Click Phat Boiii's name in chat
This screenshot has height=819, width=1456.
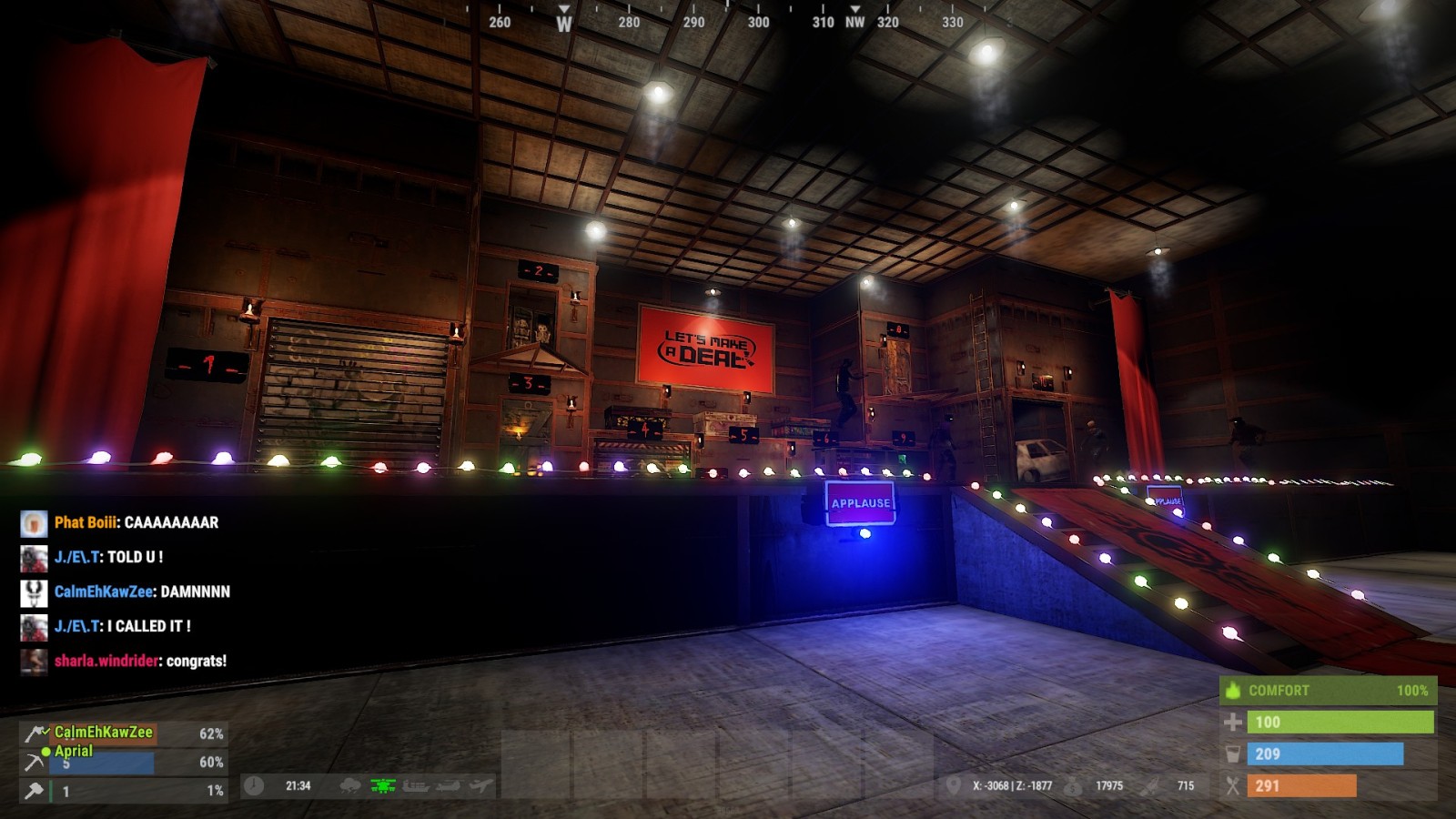(86, 522)
